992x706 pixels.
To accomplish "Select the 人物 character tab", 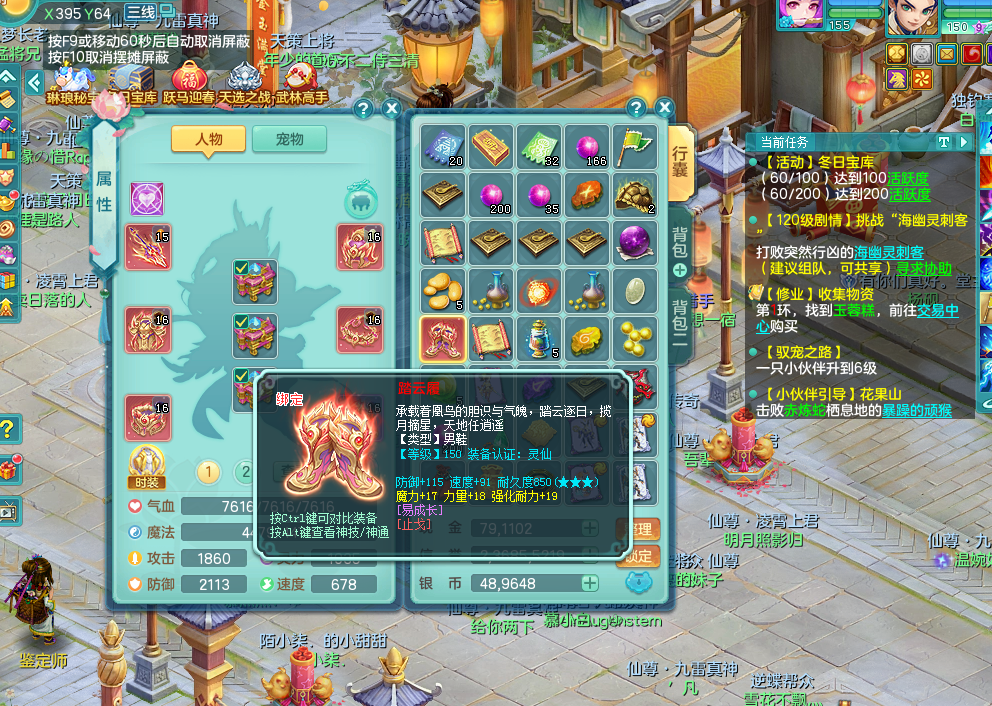I will 208,140.
